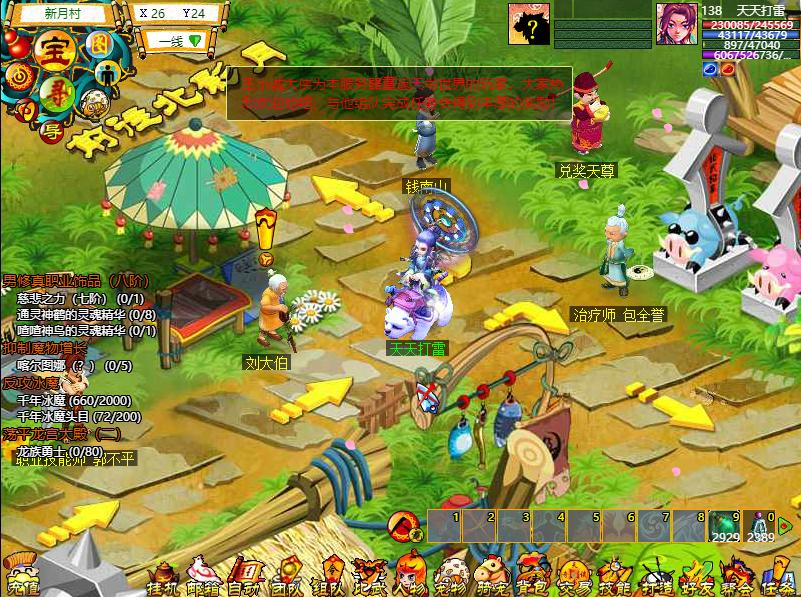Select the 一线 server line dropdown

178,41
